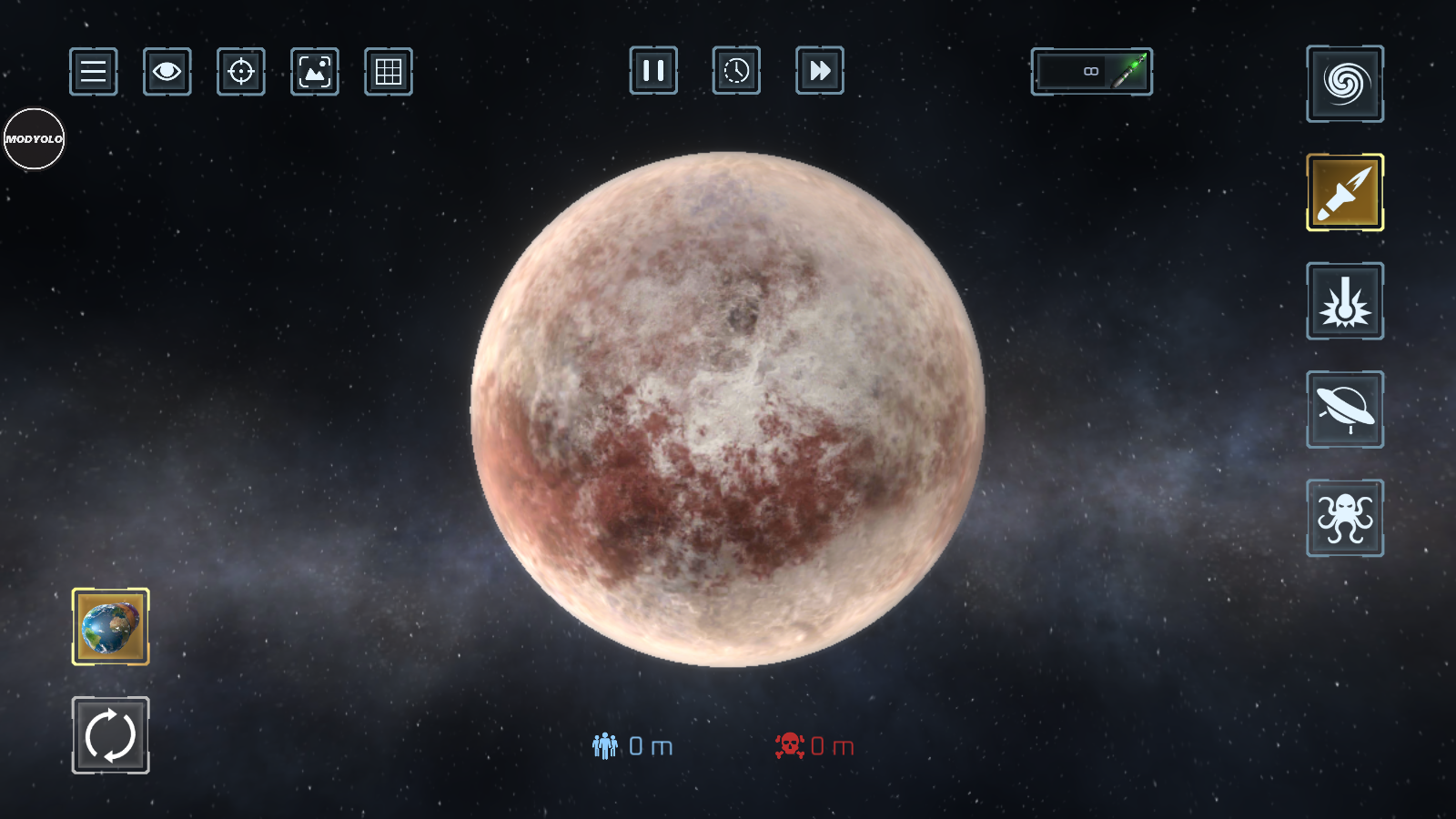Pause the simulation
The image size is (1456, 819).
tap(653, 70)
